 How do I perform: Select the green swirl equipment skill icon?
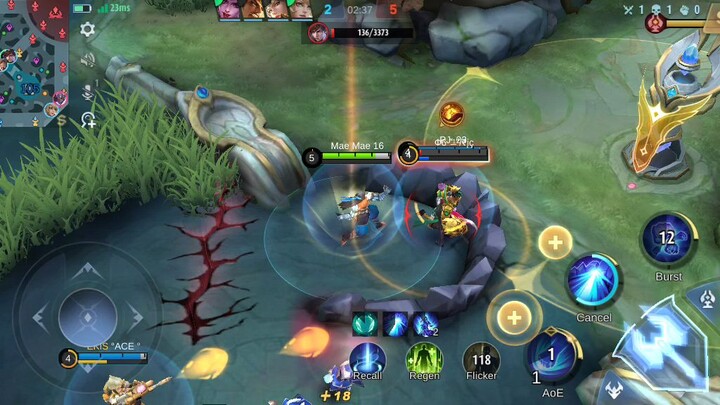pos(363,324)
